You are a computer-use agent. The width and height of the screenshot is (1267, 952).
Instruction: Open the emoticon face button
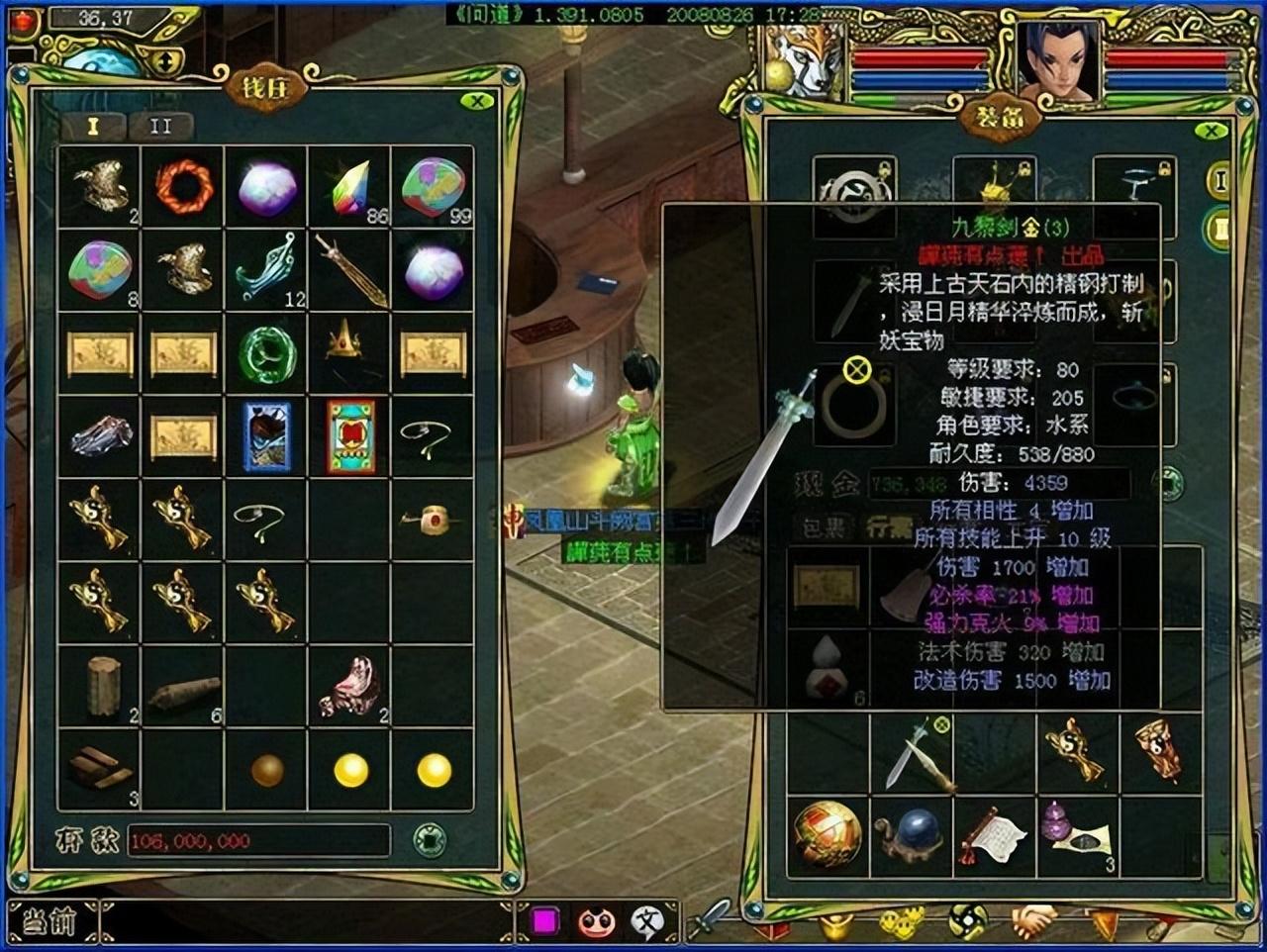(x=596, y=922)
